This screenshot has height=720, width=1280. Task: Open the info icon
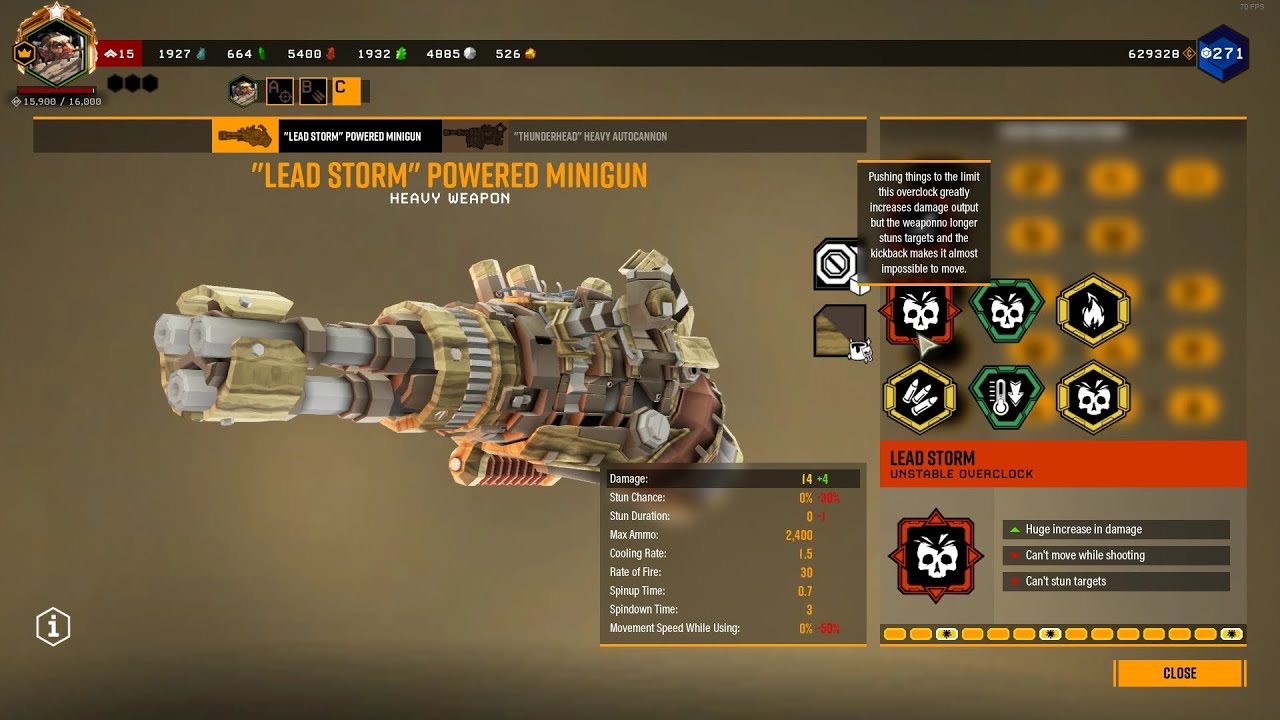tap(53, 627)
